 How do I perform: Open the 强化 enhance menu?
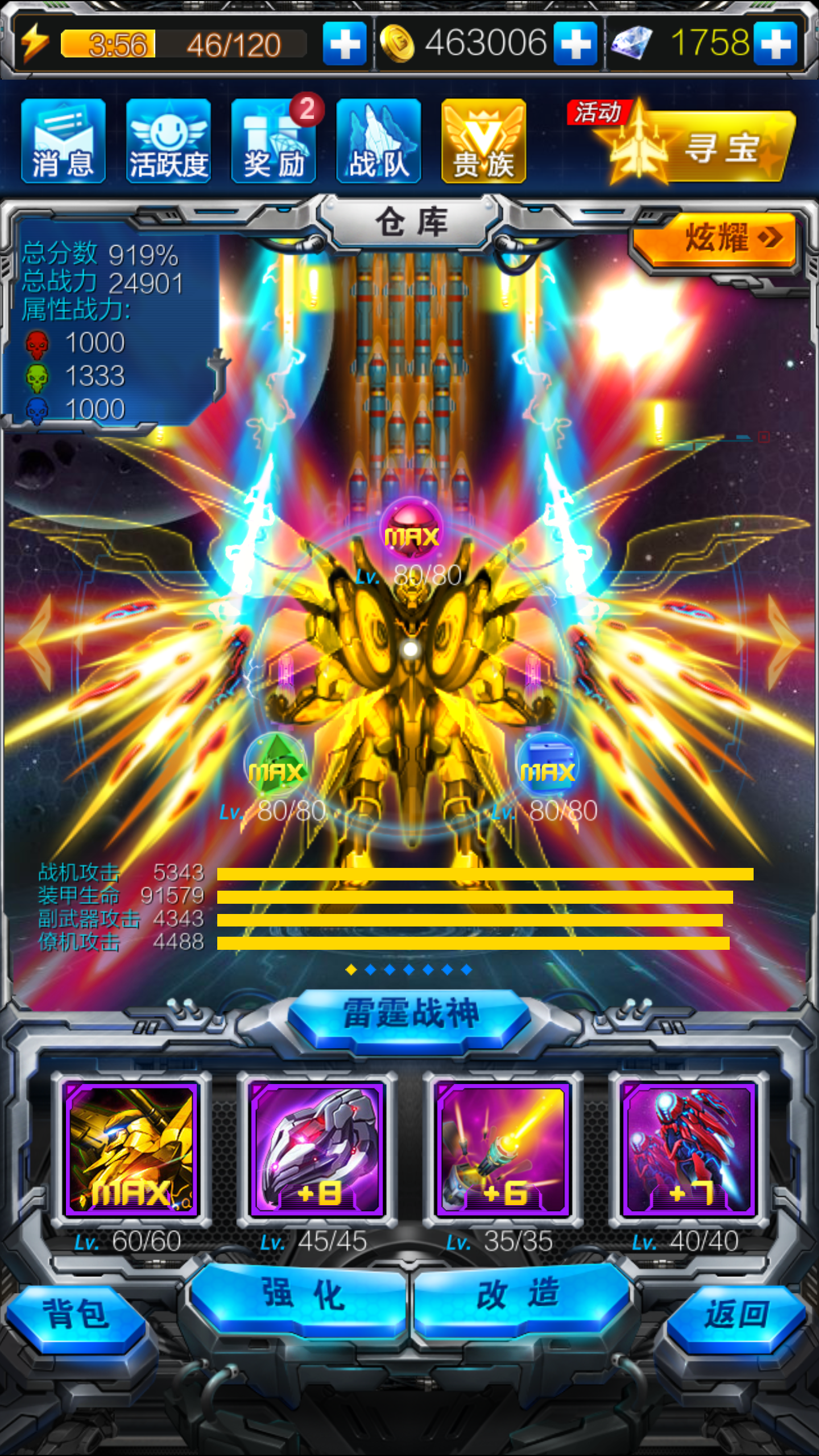(x=301, y=1297)
